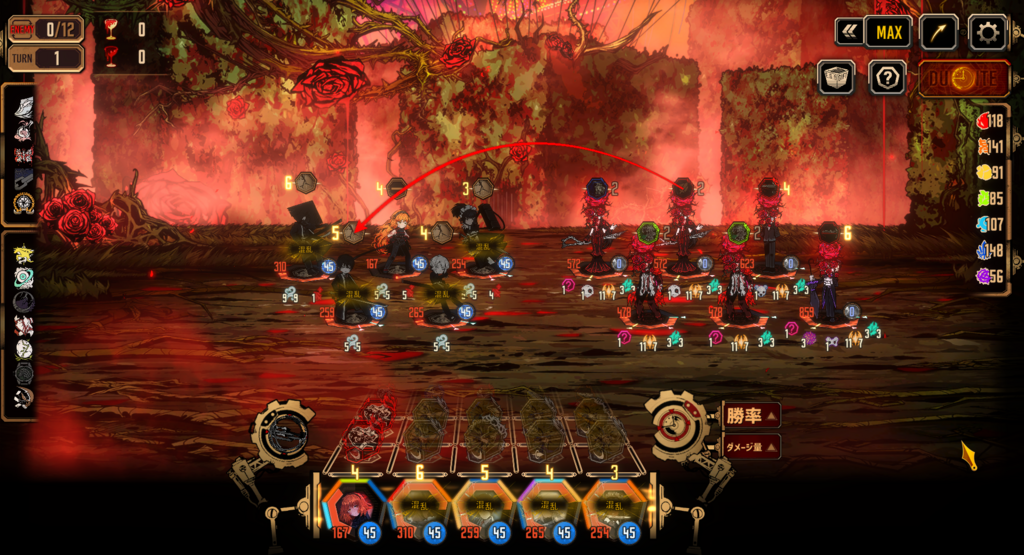The height and width of the screenshot is (555, 1024).
Task: Click the left gear sinner-emblem dial
Action: tap(283, 432)
